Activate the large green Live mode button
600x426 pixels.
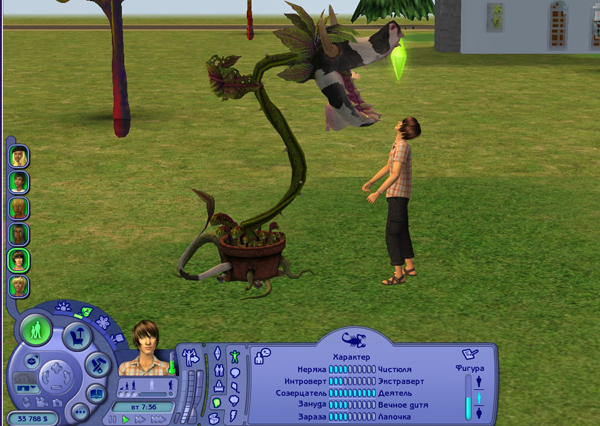[36, 330]
